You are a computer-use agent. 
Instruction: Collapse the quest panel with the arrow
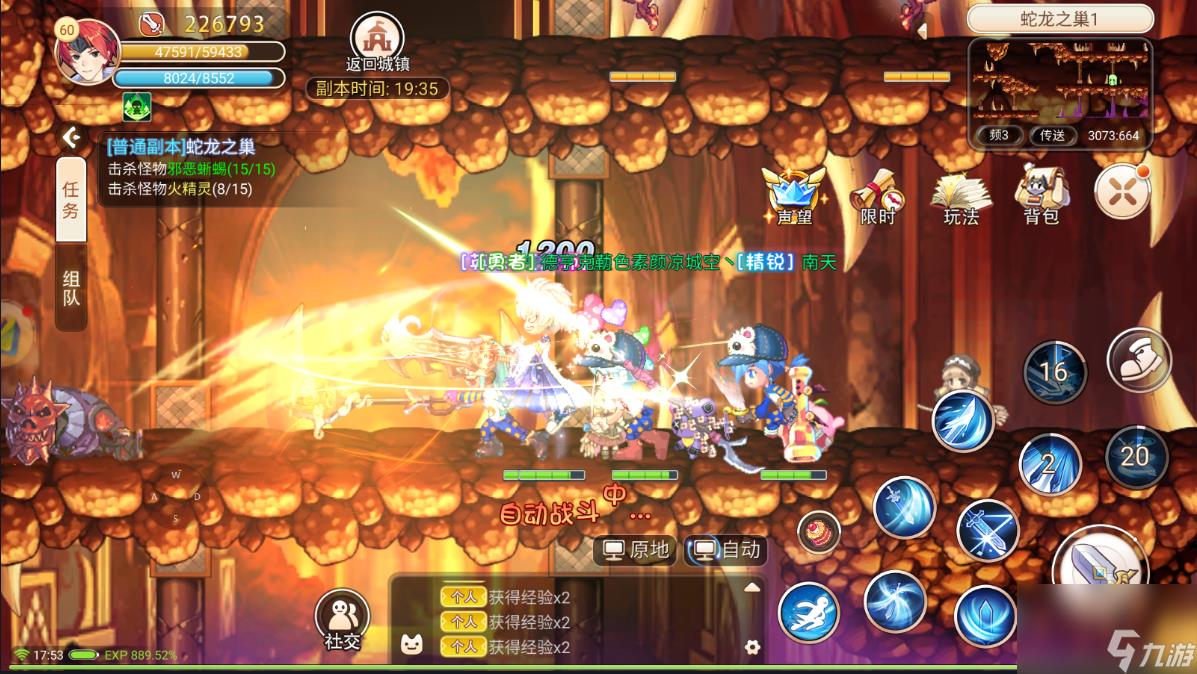[70, 137]
